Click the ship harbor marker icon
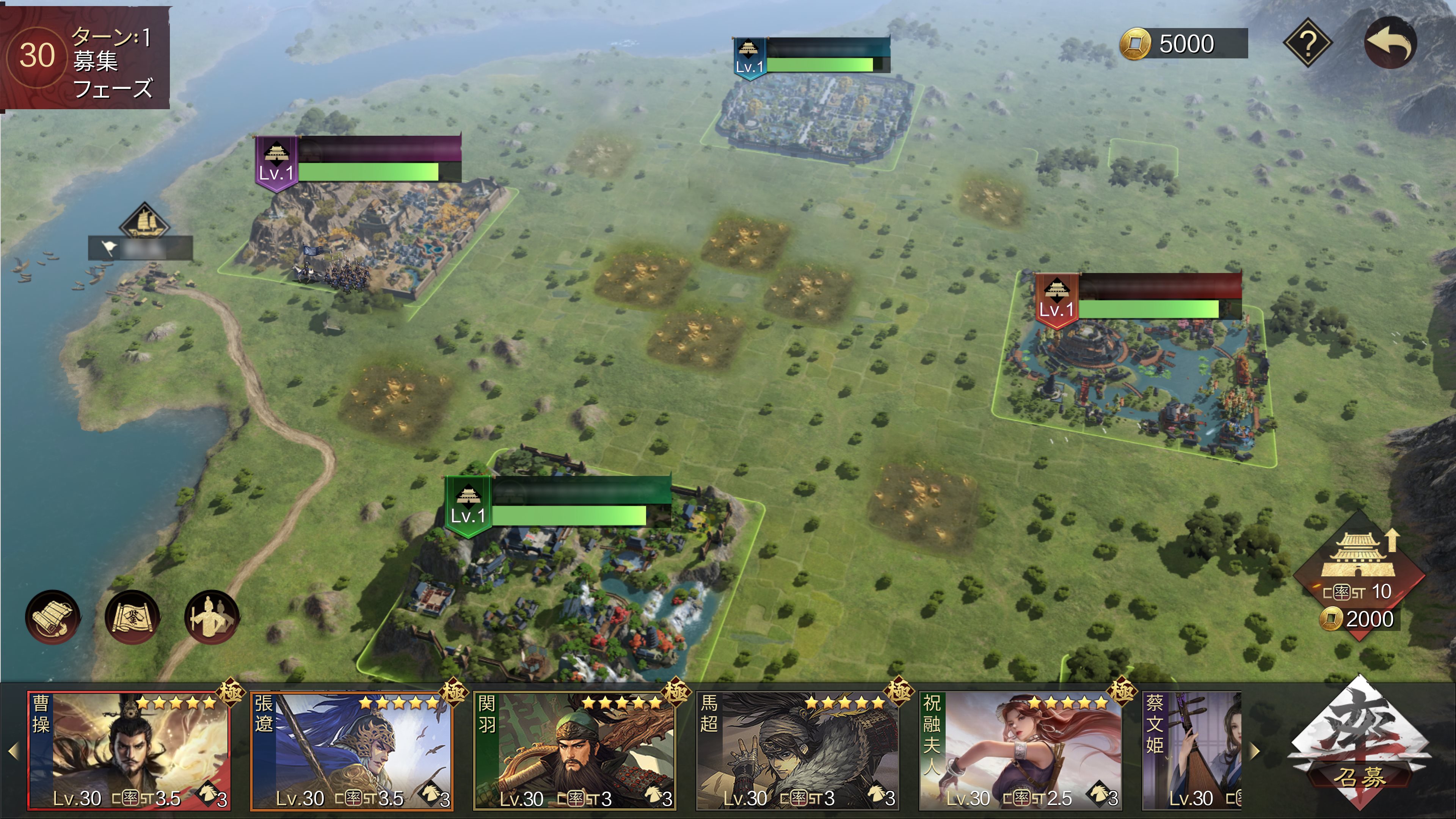This screenshot has width=1456, height=819. pos(144,220)
